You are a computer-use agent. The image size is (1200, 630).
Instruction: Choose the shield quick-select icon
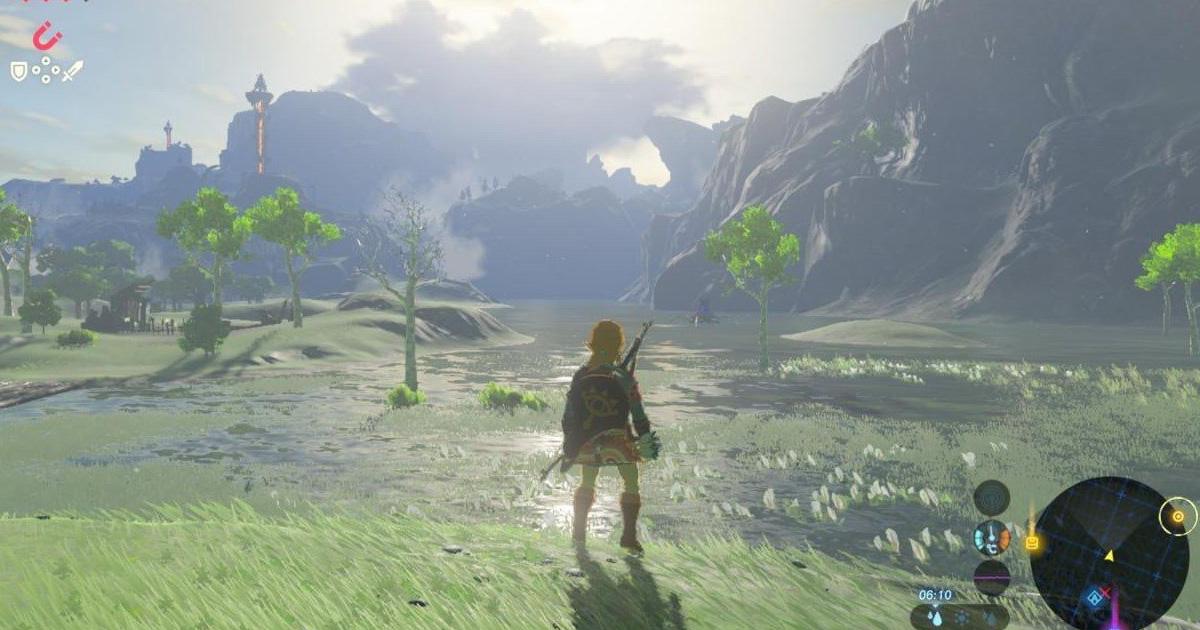pyautogui.click(x=18, y=71)
